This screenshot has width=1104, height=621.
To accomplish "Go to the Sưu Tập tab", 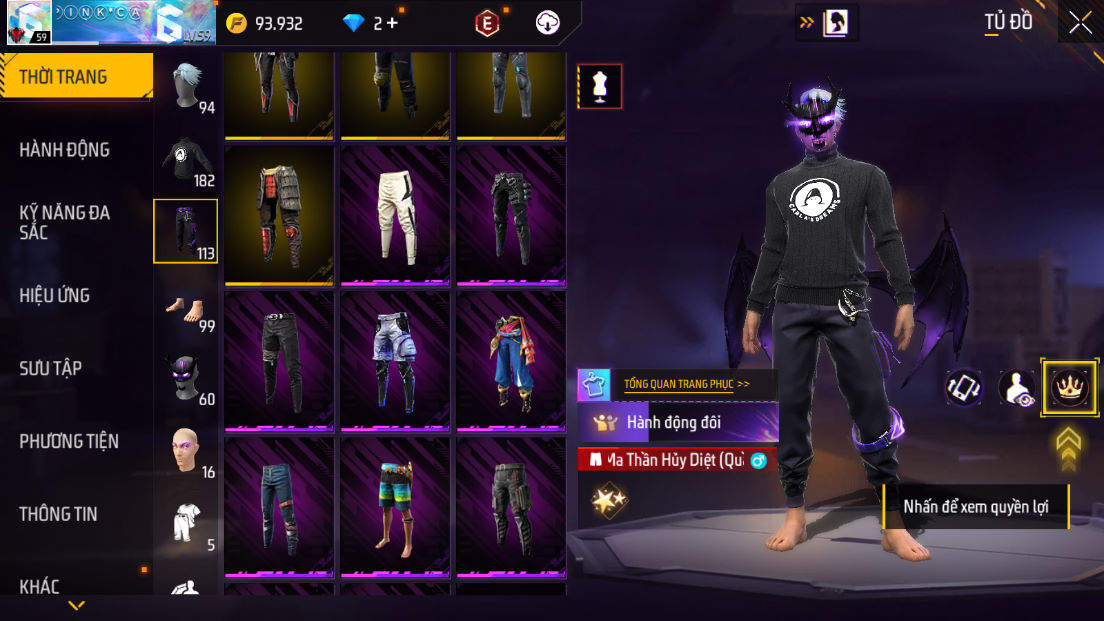I will click(x=50, y=368).
